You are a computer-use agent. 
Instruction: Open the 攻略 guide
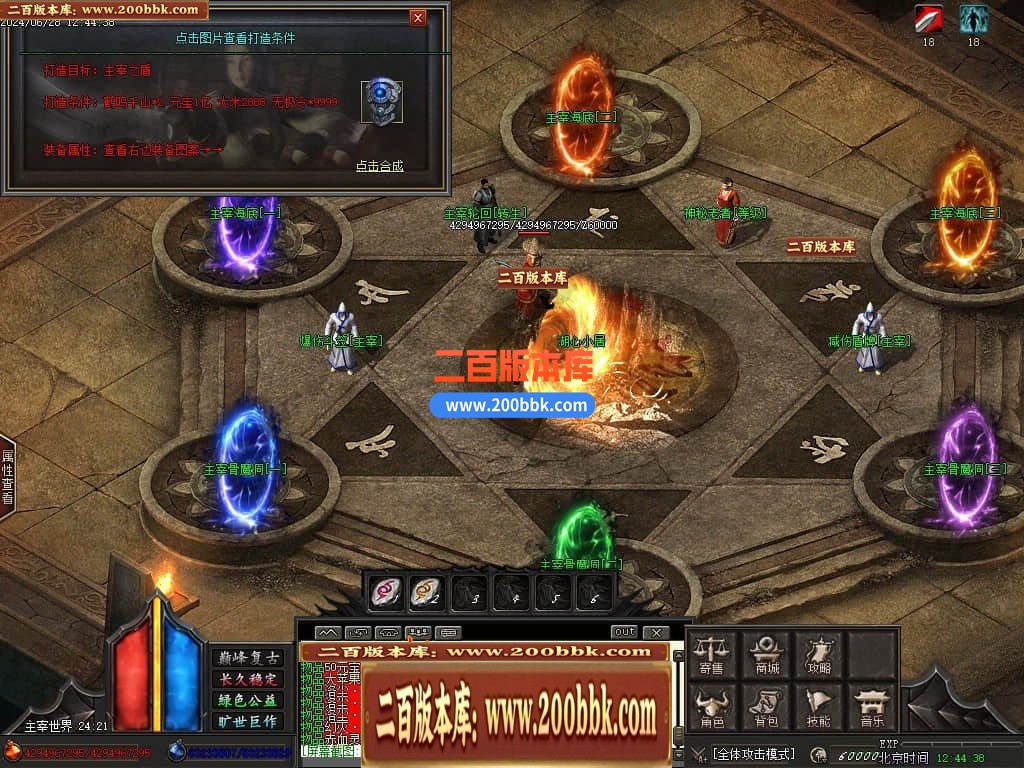[x=820, y=654]
